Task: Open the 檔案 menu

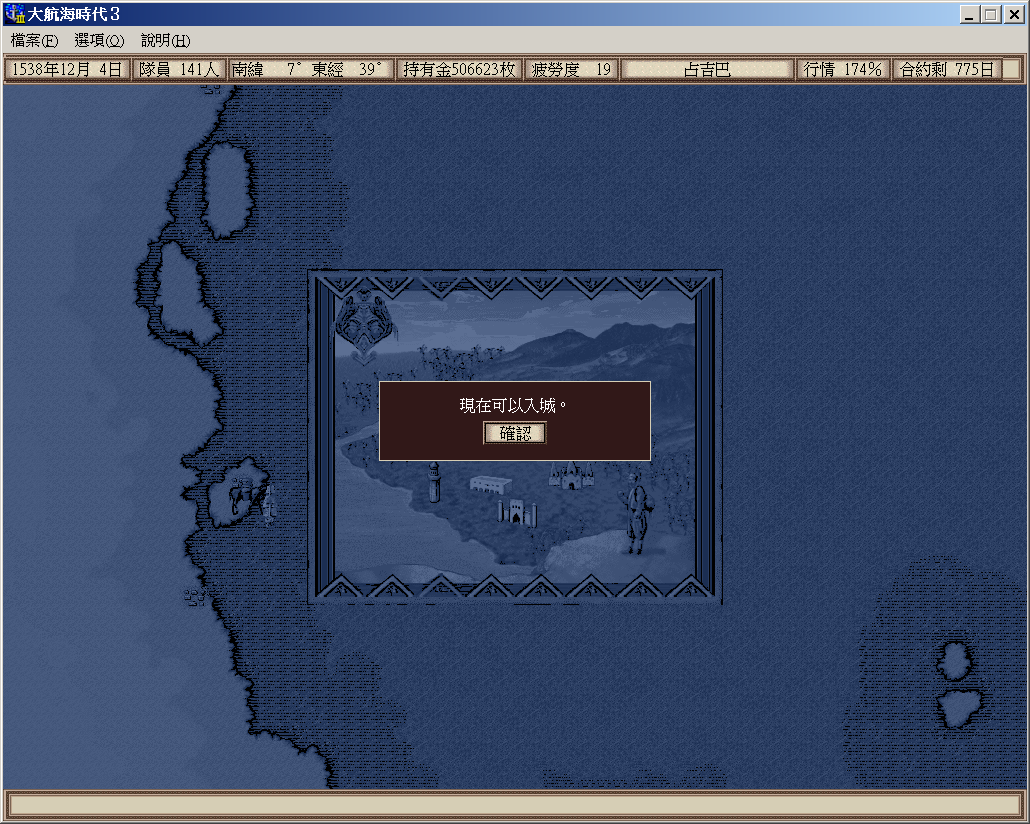Action: click(x=34, y=41)
